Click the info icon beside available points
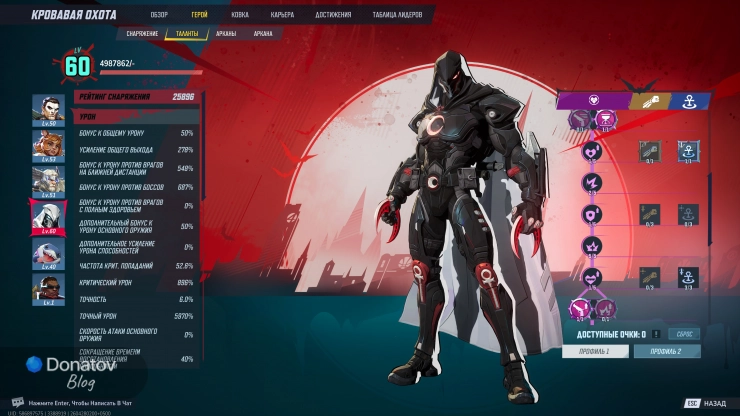740x416 pixels. tap(656, 333)
